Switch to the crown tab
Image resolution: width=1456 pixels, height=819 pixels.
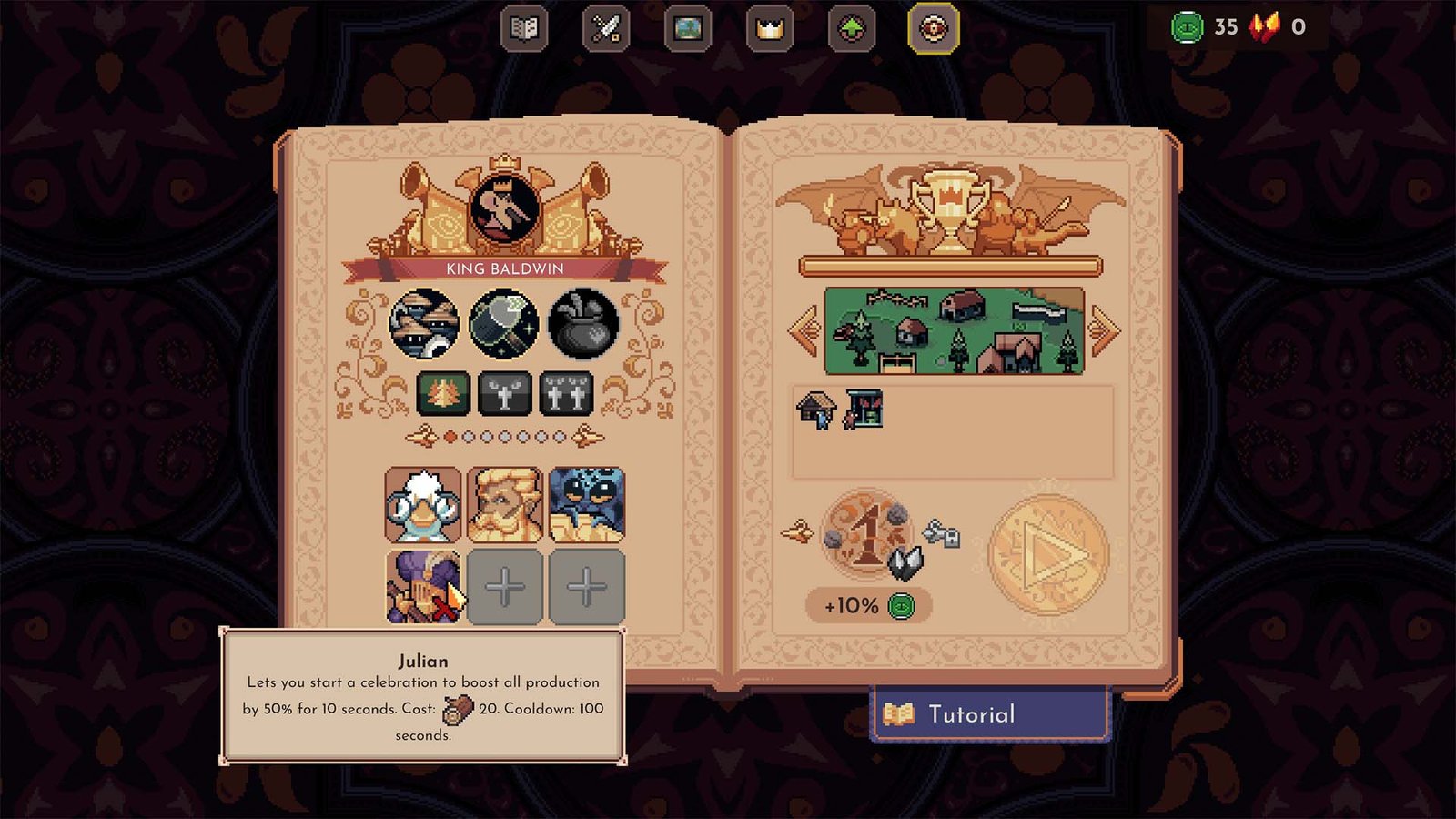[x=770, y=29]
